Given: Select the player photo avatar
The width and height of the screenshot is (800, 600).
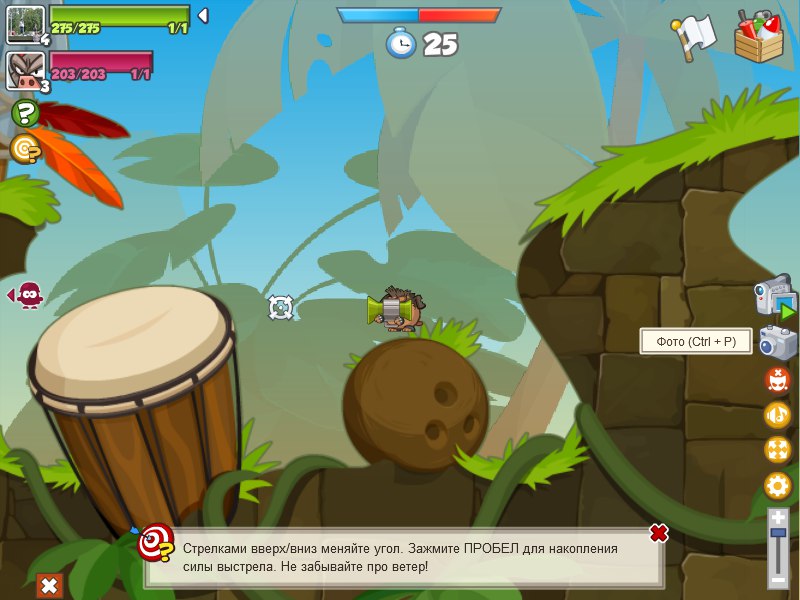Looking at the screenshot, I should (26, 24).
